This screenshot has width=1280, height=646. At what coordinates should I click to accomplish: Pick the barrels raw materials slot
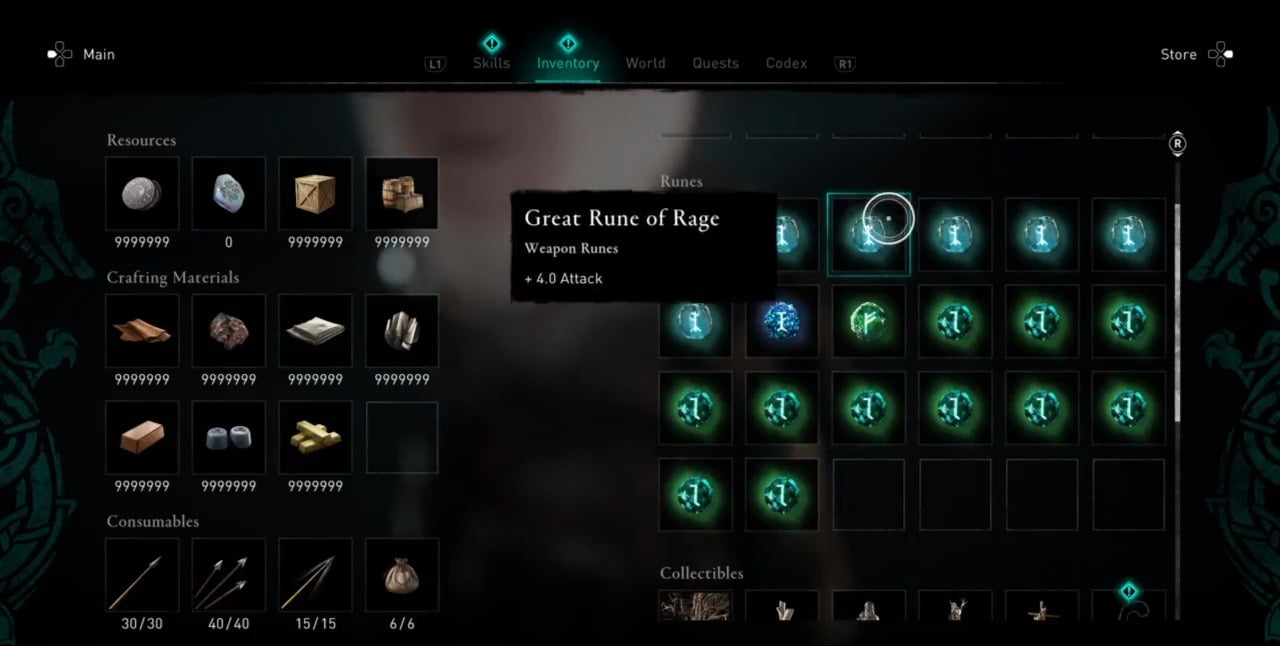402,193
